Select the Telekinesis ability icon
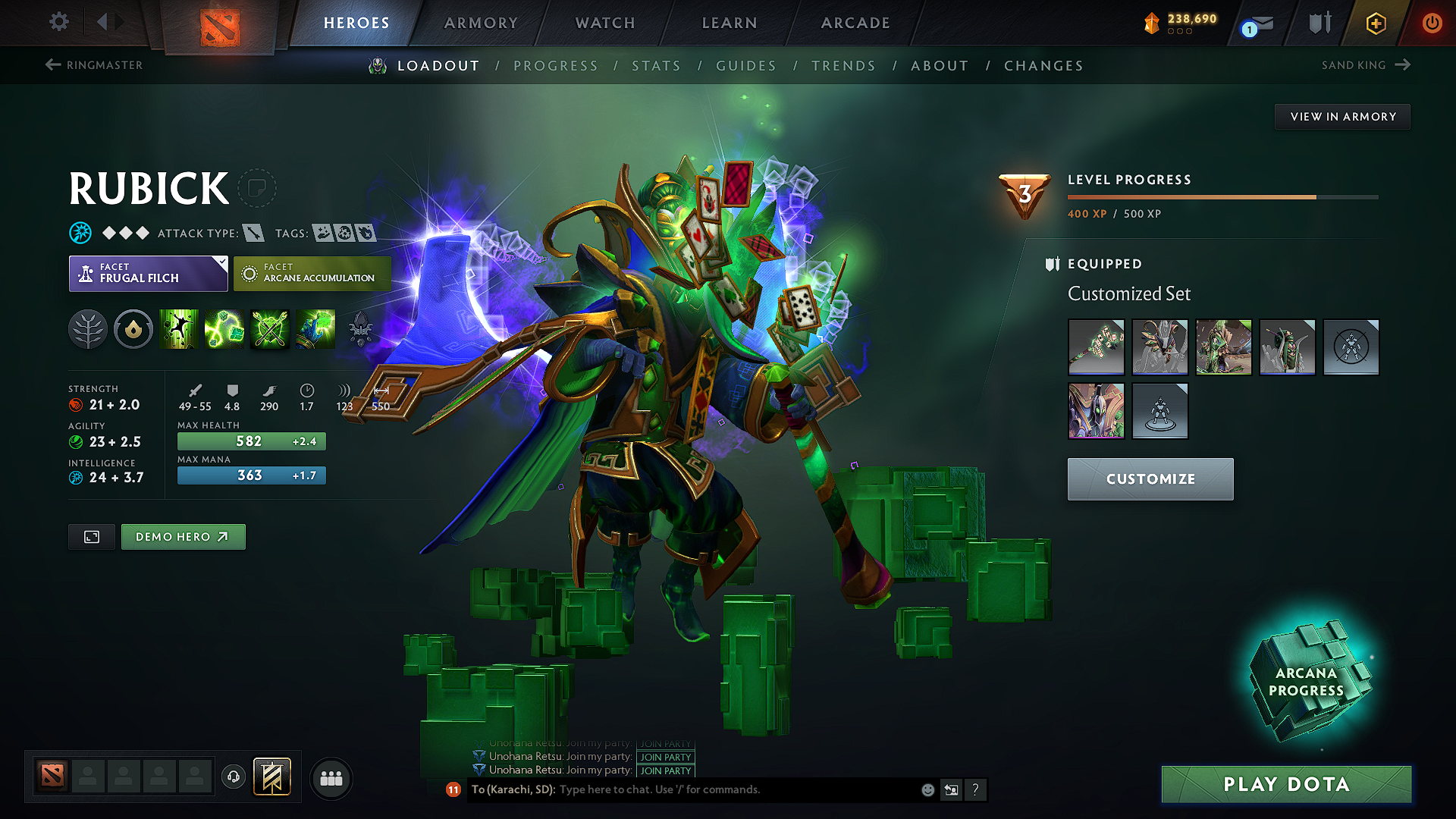 tap(179, 329)
